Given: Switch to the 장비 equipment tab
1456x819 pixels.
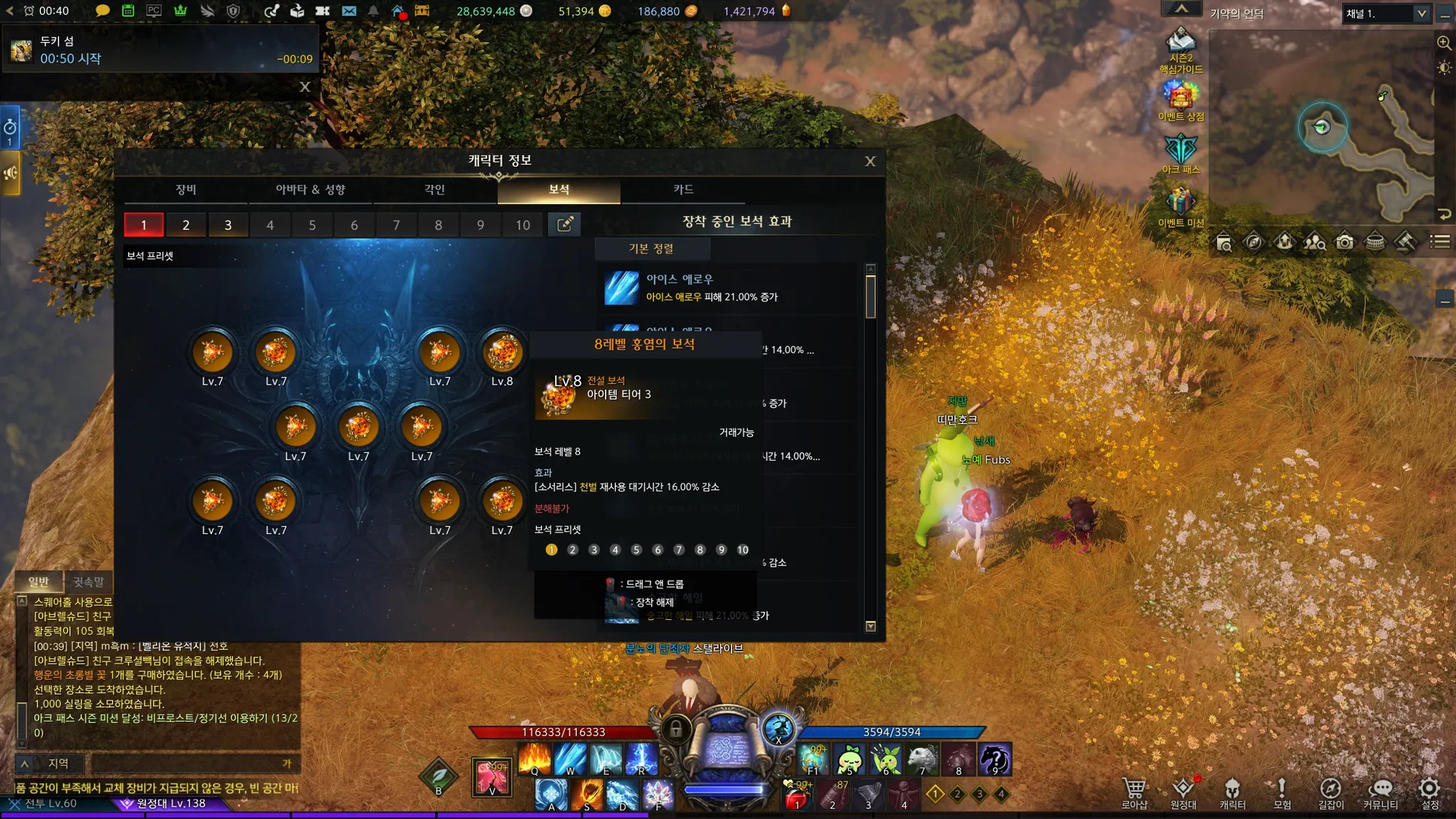Looking at the screenshot, I should (186, 190).
